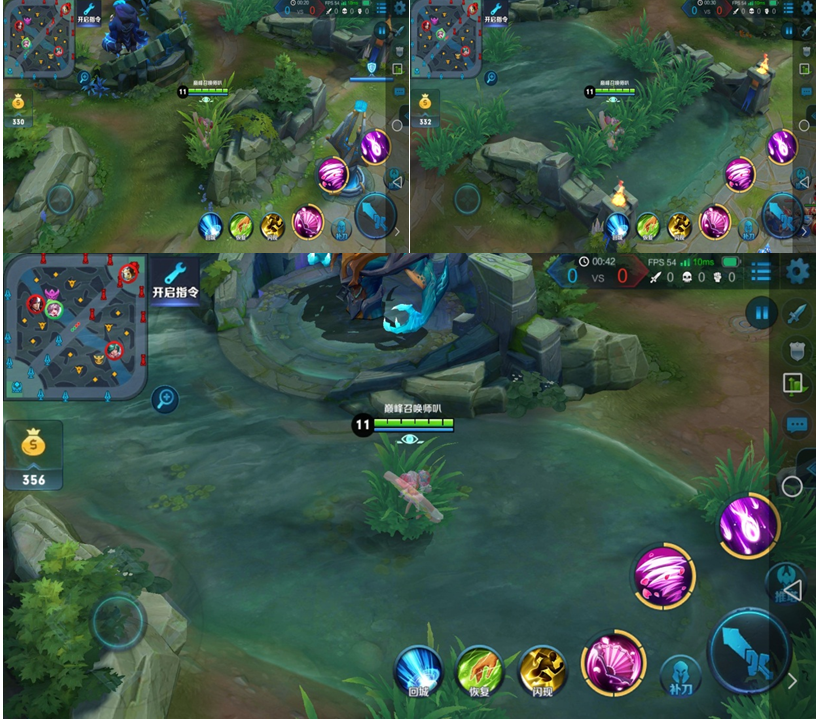
Task: Use 回城 recall spell in bottom screenshot
Action: click(x=418, y=670)
